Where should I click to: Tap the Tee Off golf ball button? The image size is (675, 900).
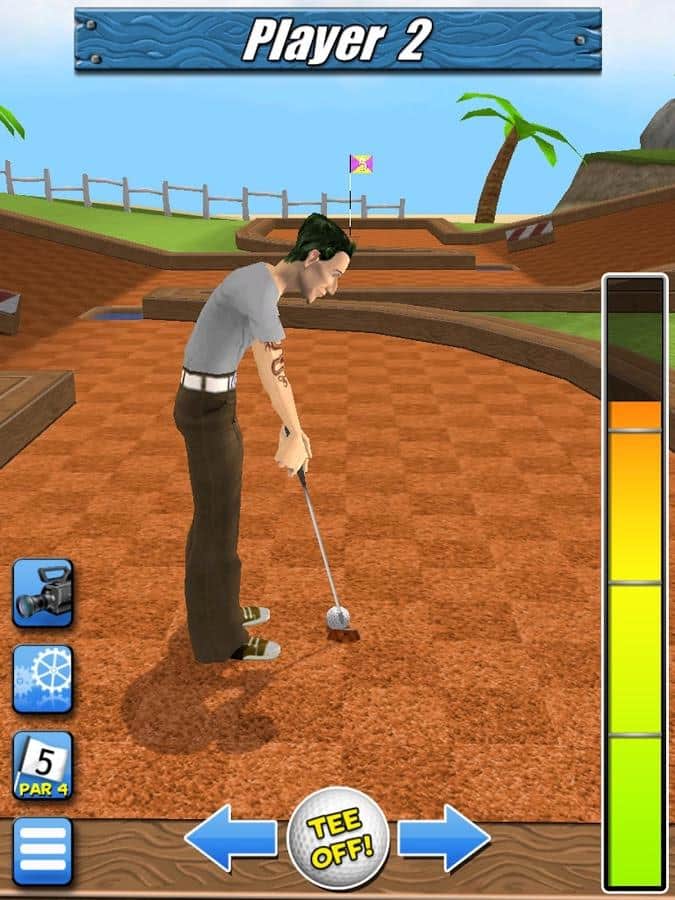tap(337, 838)
